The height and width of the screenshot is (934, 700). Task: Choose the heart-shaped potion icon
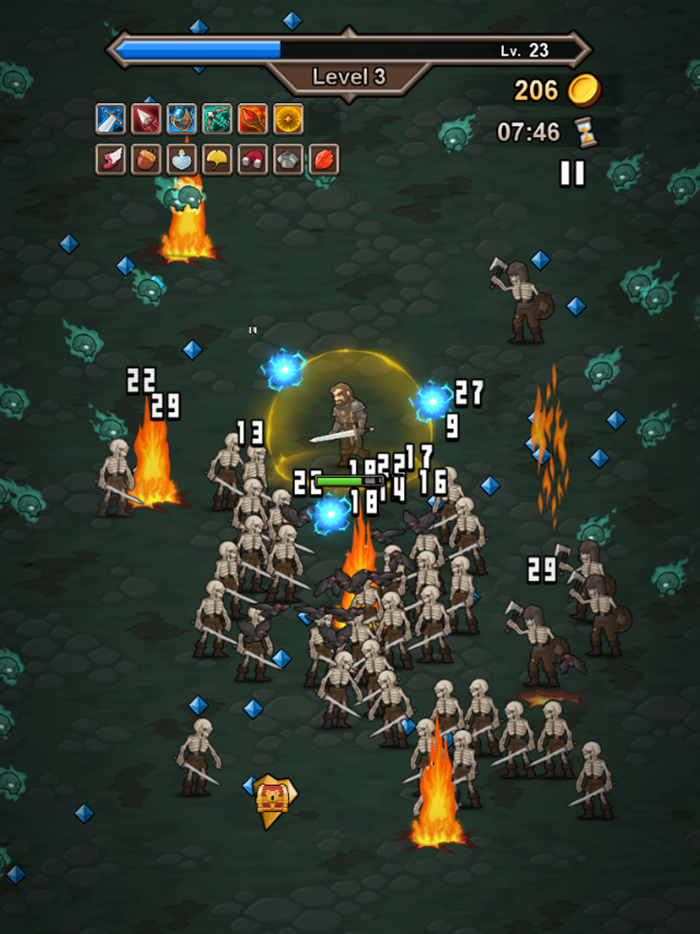pos(182,159)
